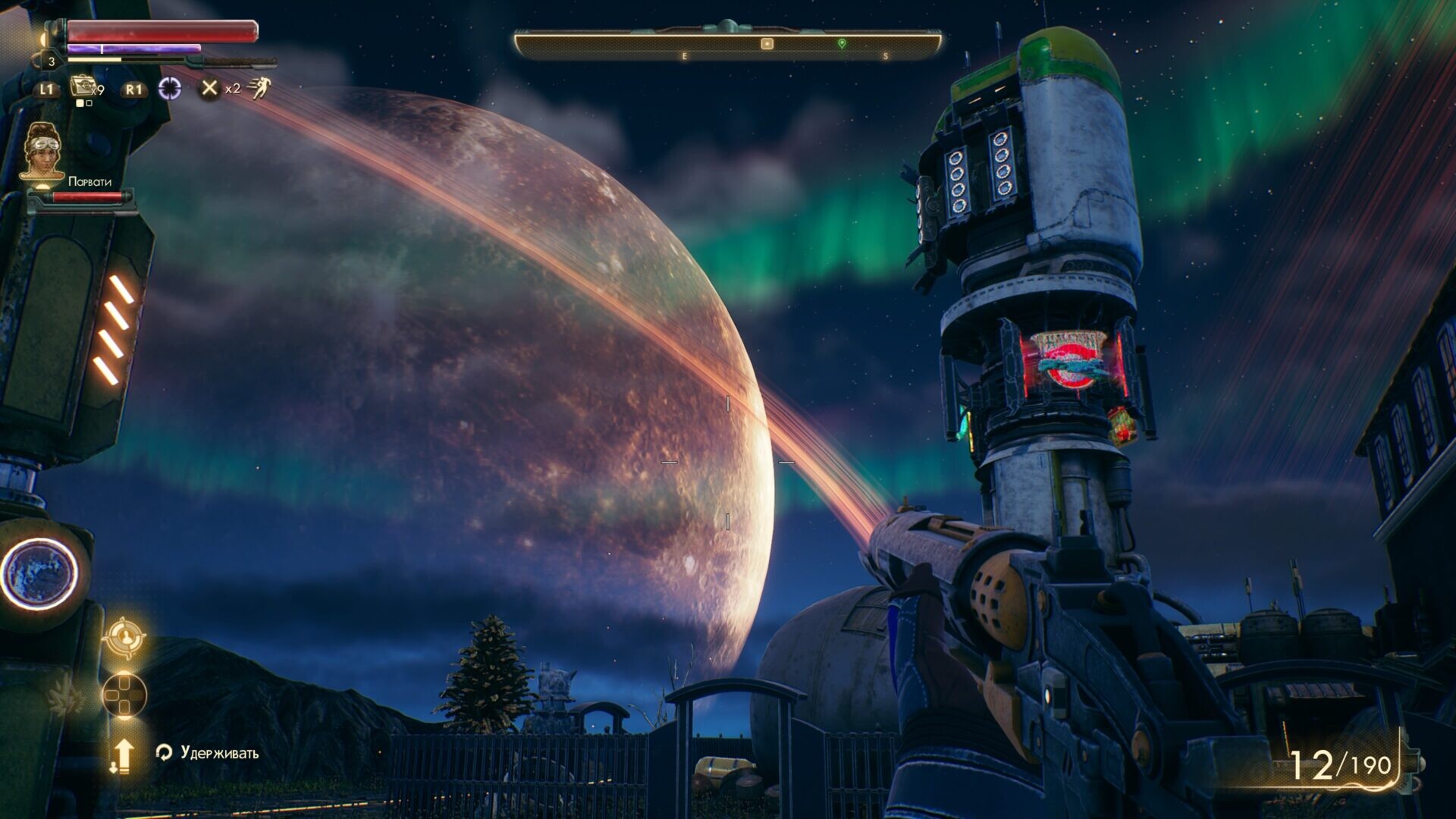Click the d-pad companion command wheel

pos(124,695)
